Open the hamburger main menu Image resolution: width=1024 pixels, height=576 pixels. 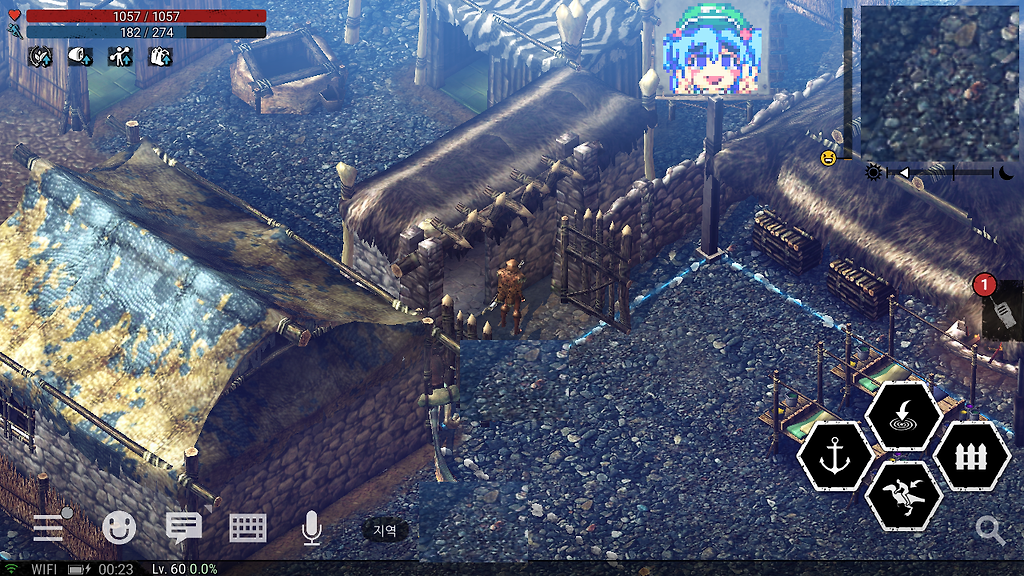[x=49, y=527]
